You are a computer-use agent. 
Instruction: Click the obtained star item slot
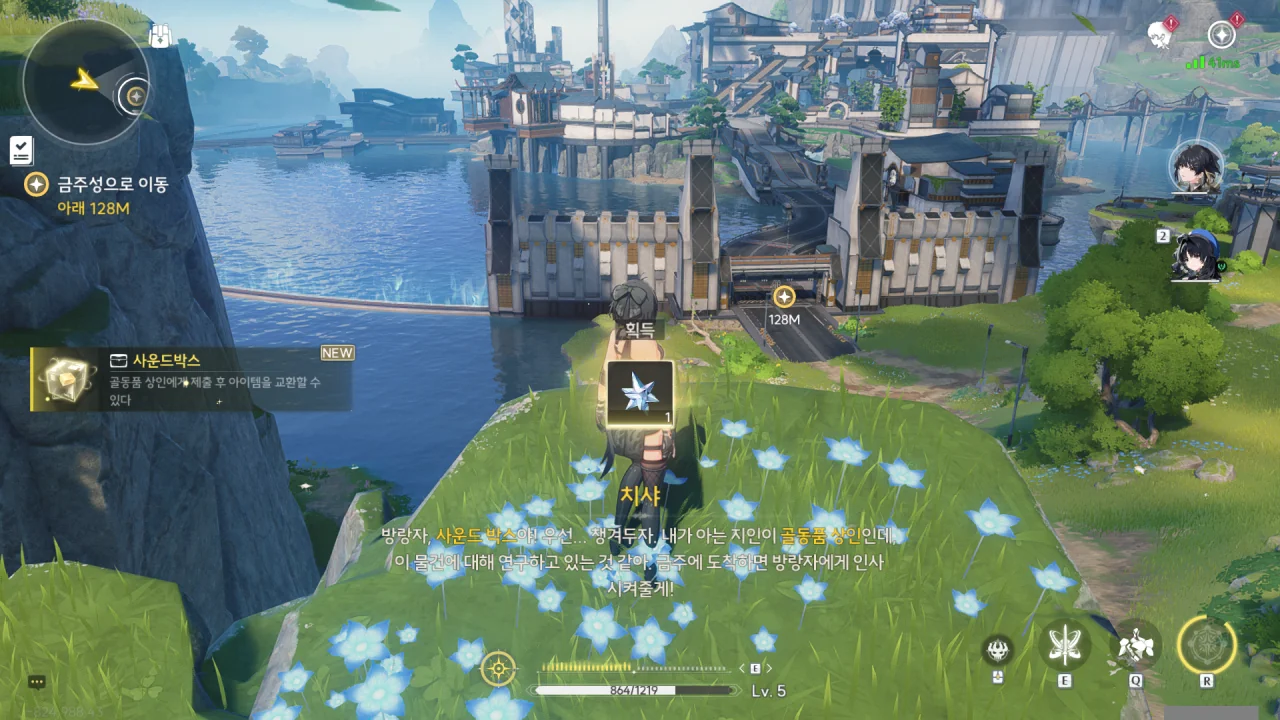click(639, 393)
